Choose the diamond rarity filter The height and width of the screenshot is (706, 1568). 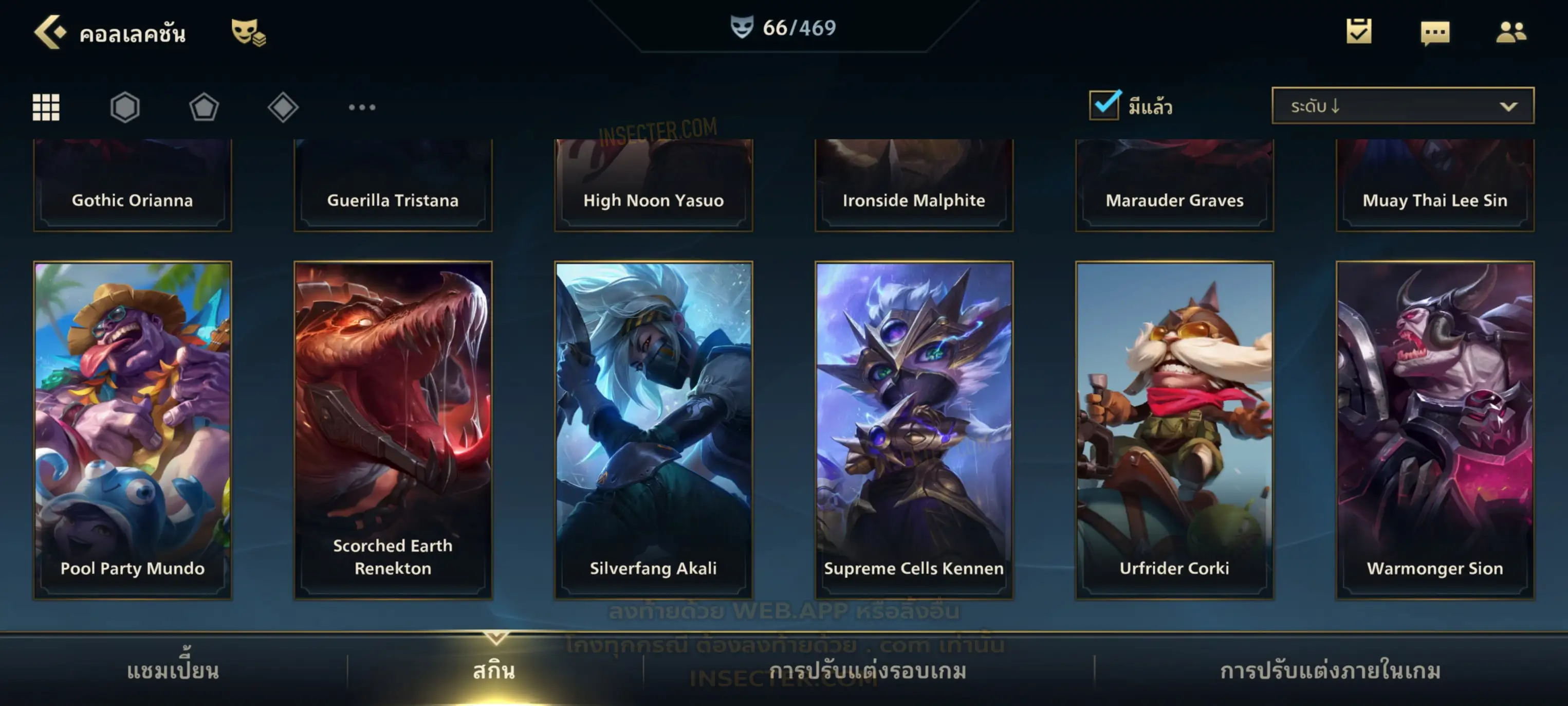pyautogui.click(x=283, y=107)
